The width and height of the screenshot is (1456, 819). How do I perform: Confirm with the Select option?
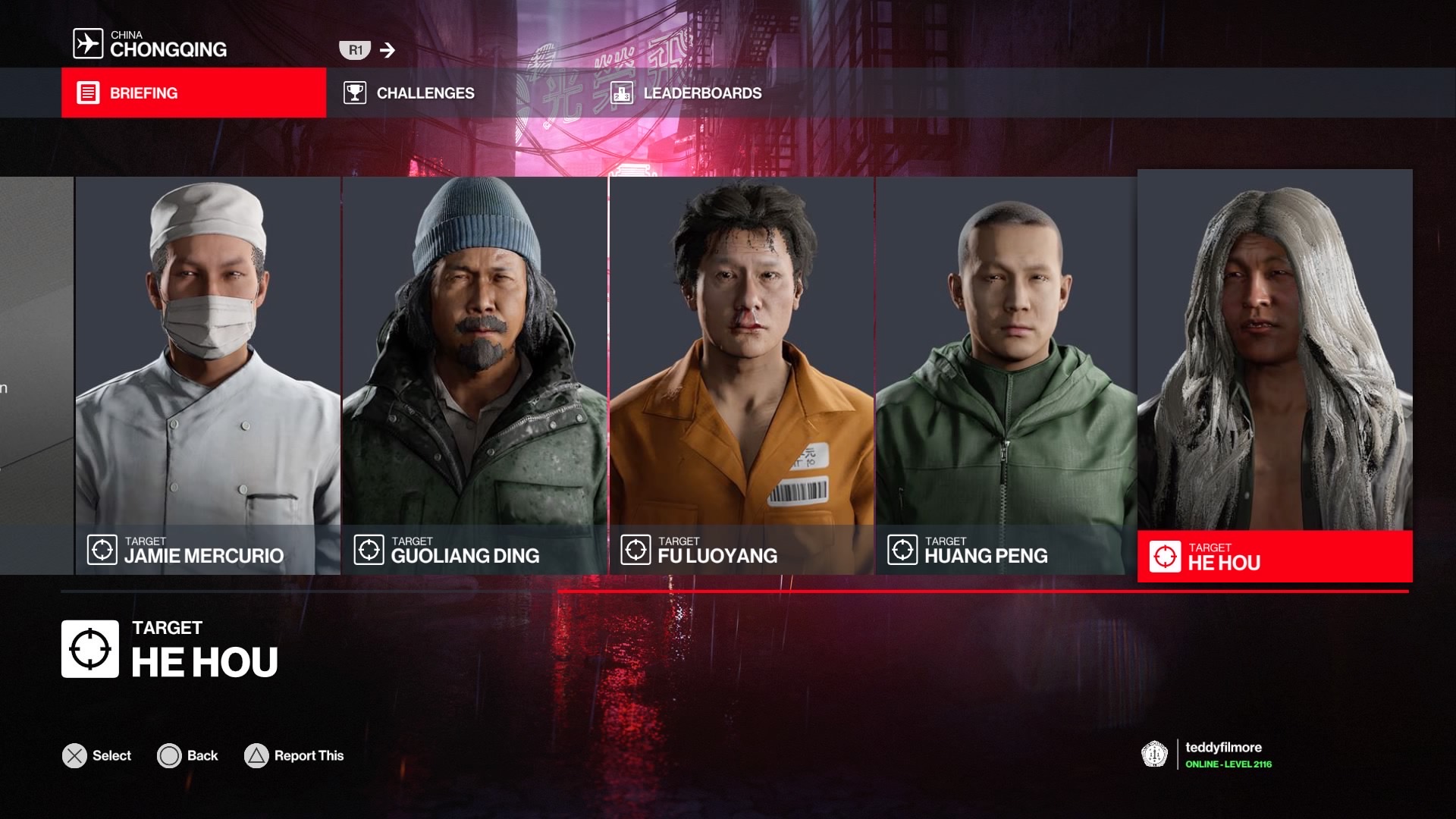pyautogui.click(x=97, y=756)
